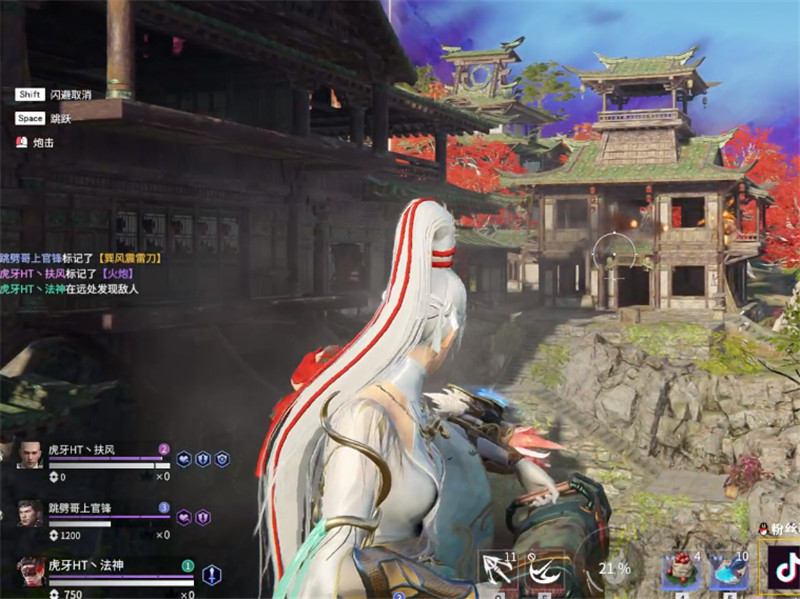Click the sword buff icon beside 法神
The width and height of the screenshot is (800, 599).
click(x=212, y=574)
